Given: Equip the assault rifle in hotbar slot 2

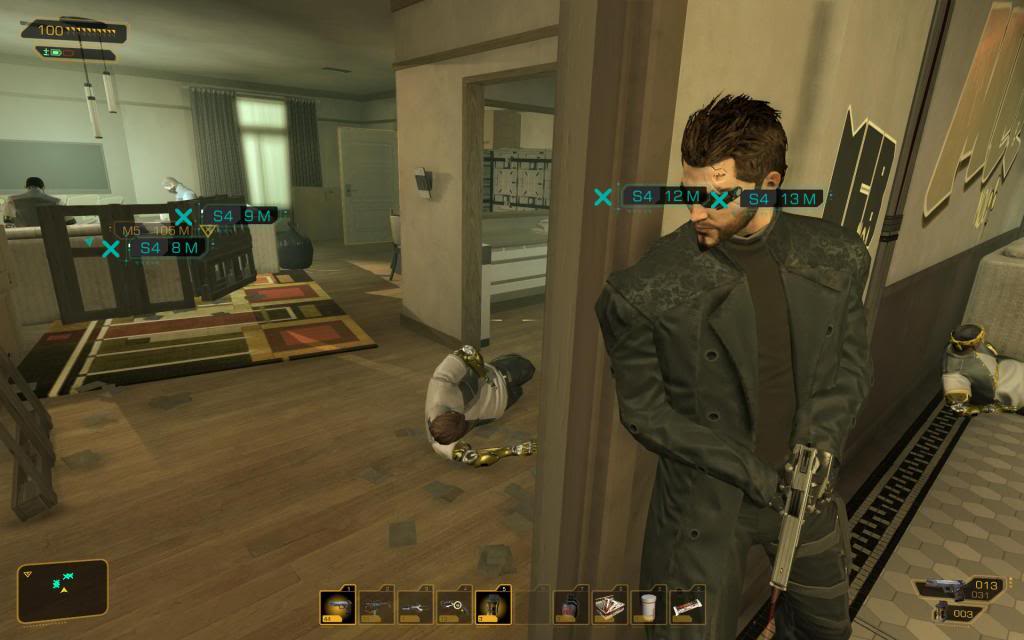Looking at the screenshot, I should point(376,606).
